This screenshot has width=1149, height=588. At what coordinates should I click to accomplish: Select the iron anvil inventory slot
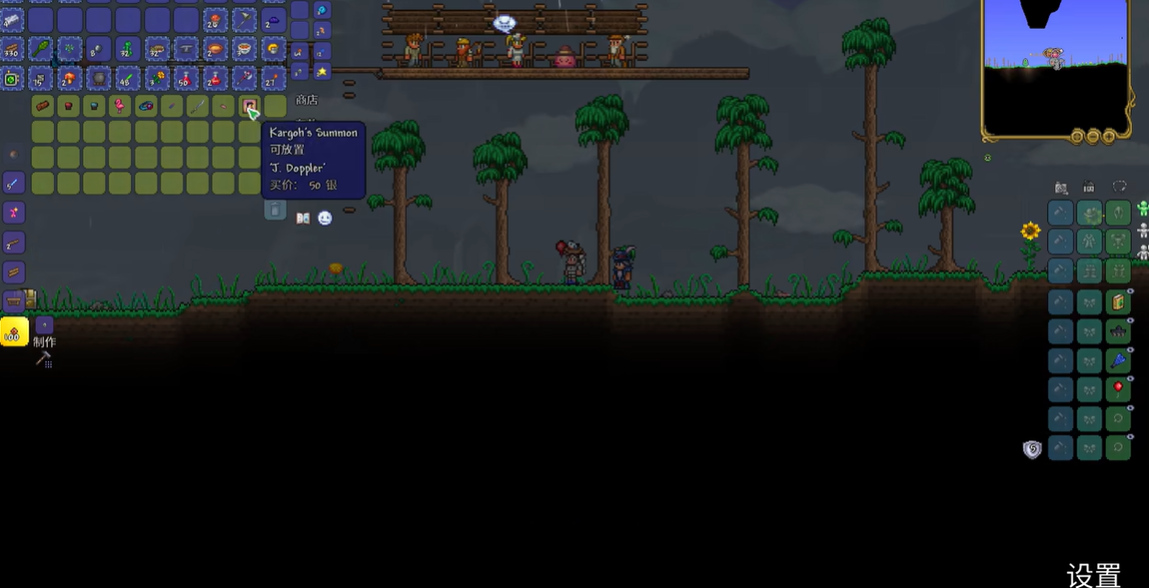click(186, 48)
